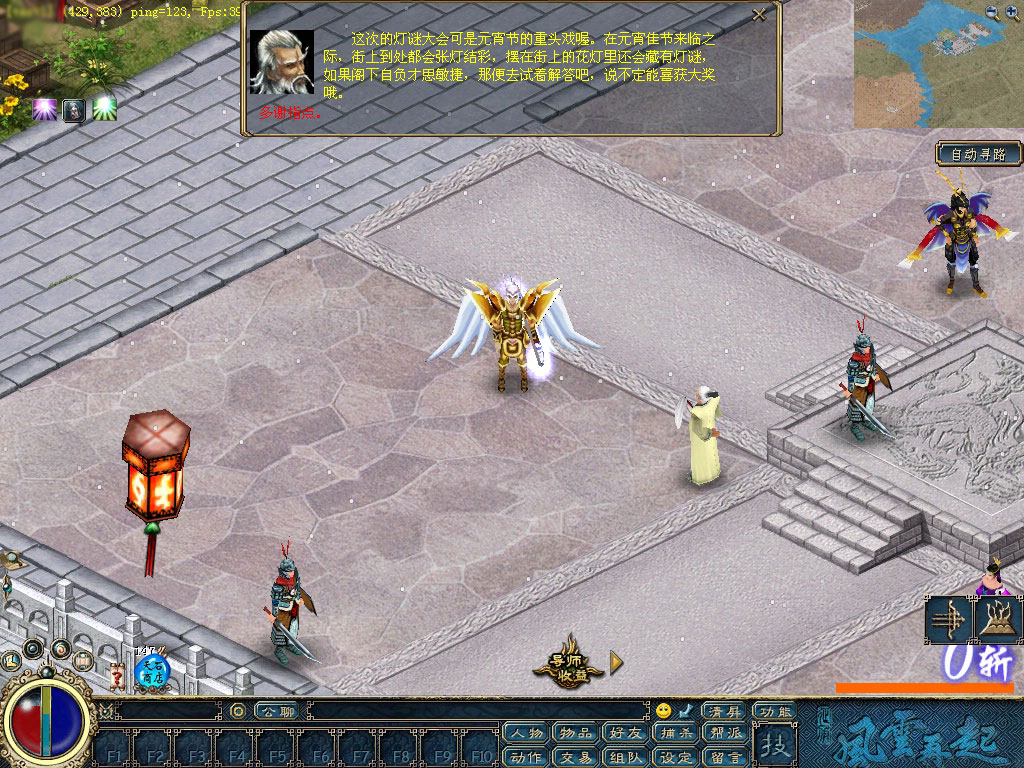This screenshot has height=768, width=1024.
Task: Zoom out the minimap
Action: point(991,12)
